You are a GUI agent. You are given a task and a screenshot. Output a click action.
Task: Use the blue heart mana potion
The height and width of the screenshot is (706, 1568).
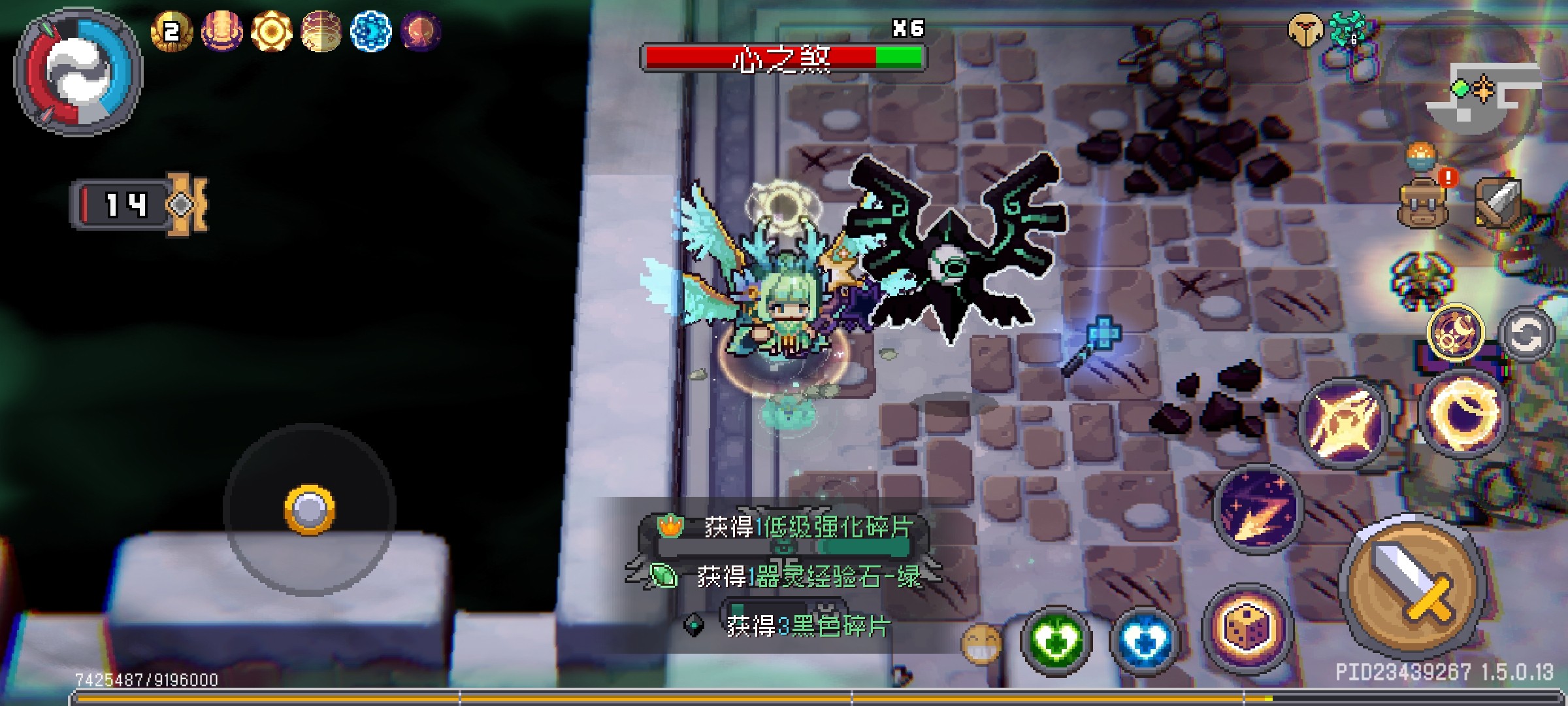click(1145, 641)
